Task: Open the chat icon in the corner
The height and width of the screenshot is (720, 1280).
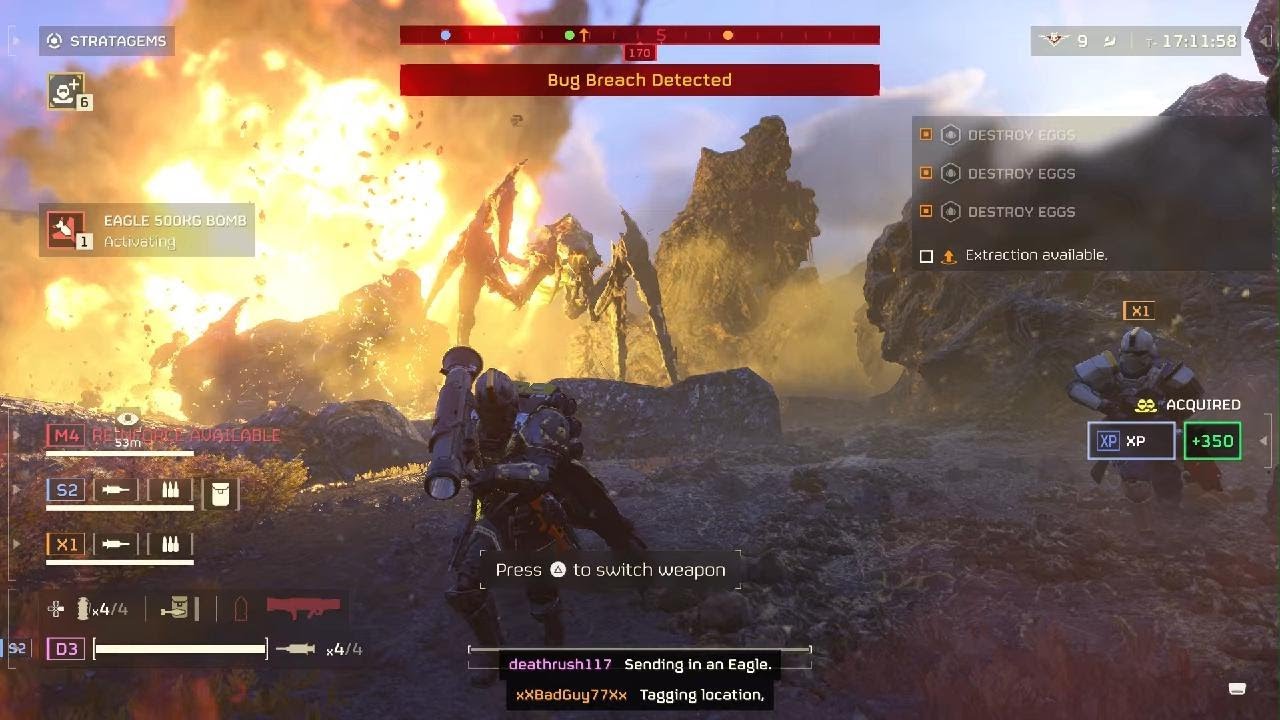Action: 1237,688
